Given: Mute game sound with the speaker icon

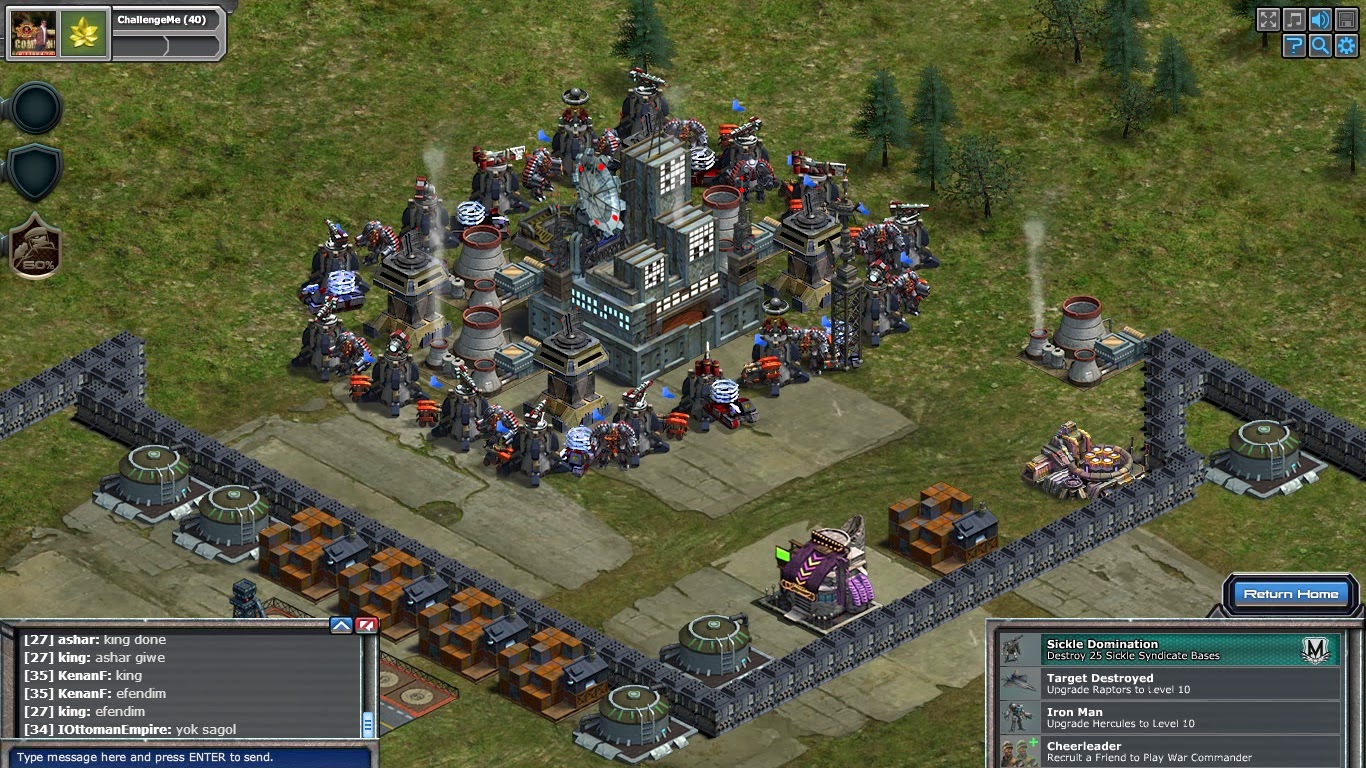Looking at the screenshot, I should (1322, 19).
